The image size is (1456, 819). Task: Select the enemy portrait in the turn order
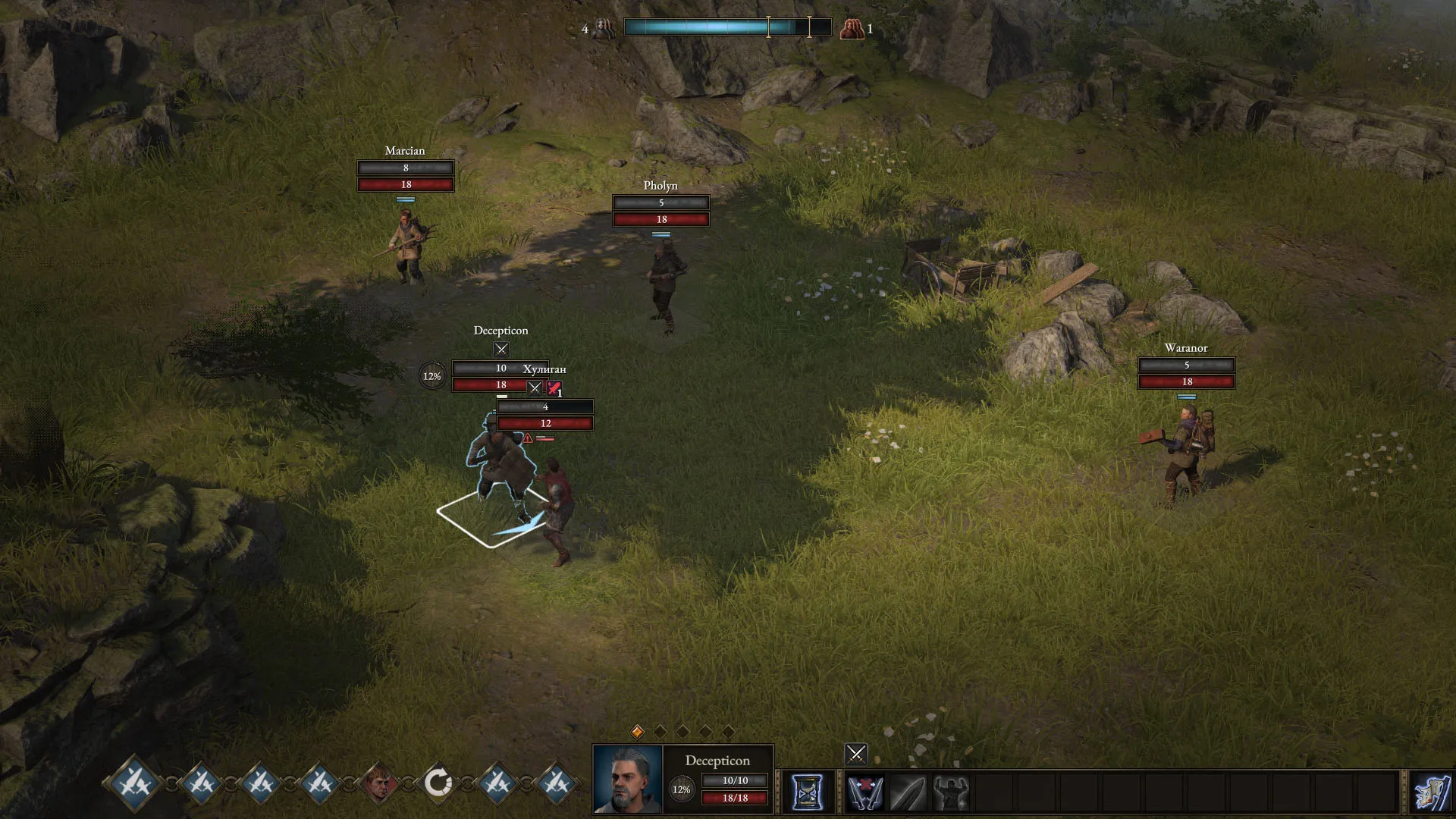[378, 782]
